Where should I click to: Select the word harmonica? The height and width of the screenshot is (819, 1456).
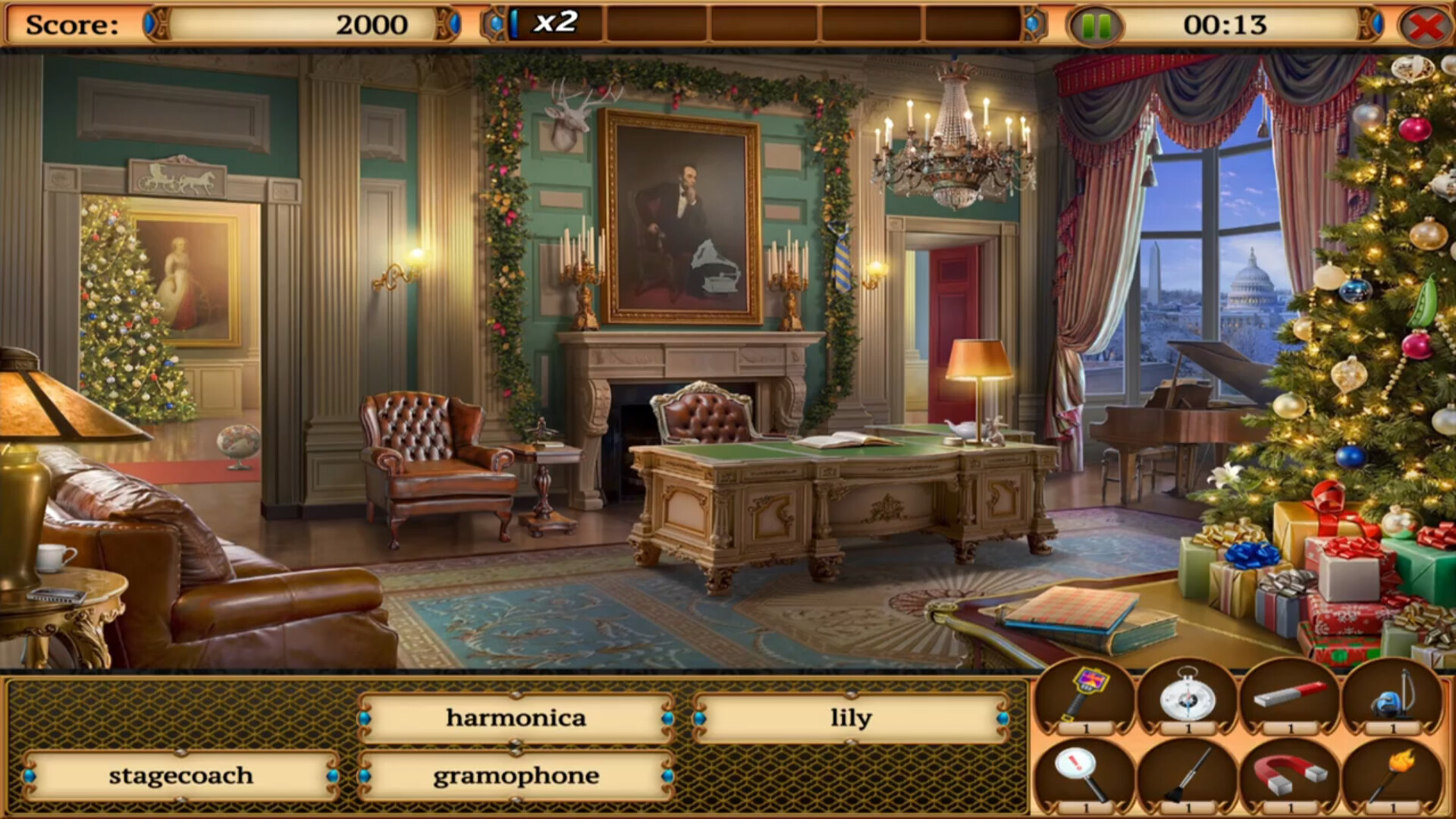tap(516, 717)
